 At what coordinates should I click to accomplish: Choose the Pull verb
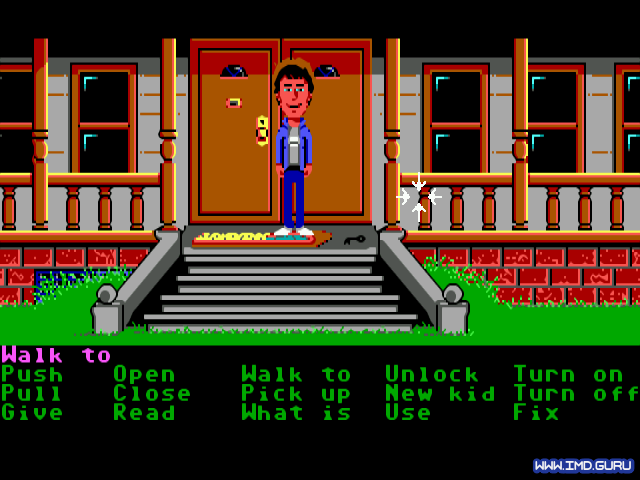pos(32,394)
